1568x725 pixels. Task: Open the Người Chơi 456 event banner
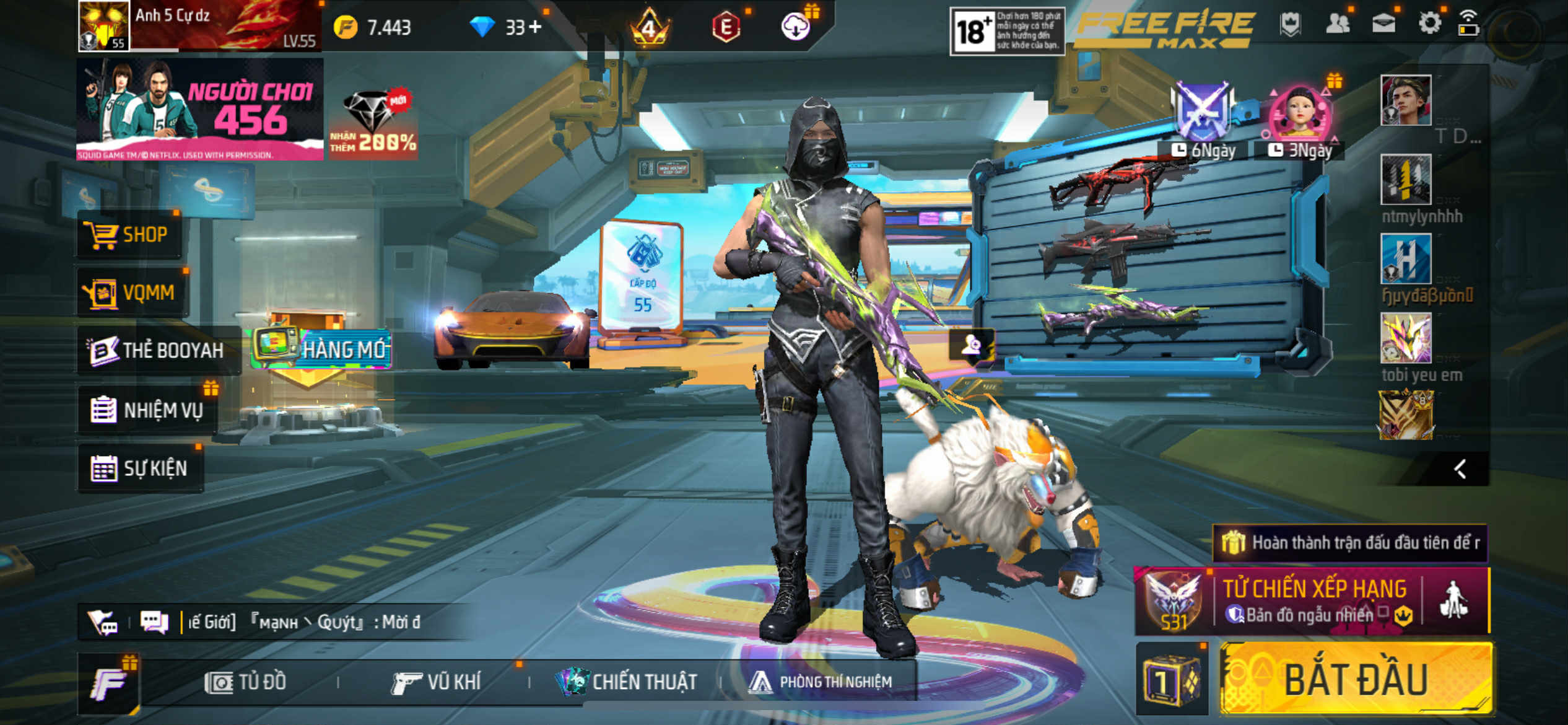pyautogui.click(x=199, y=110)
